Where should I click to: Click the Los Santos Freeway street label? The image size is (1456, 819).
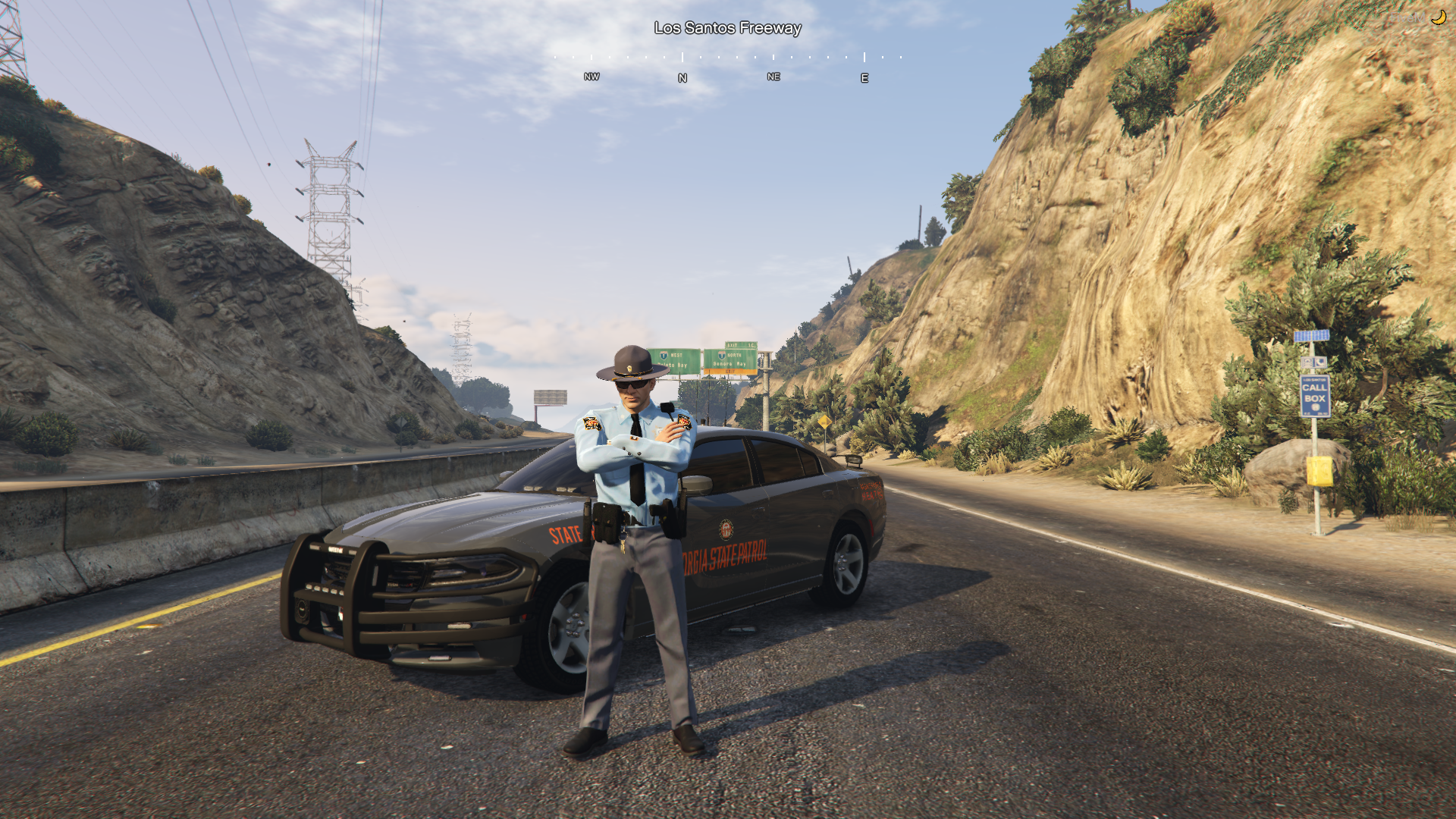(x=727, y=28)
